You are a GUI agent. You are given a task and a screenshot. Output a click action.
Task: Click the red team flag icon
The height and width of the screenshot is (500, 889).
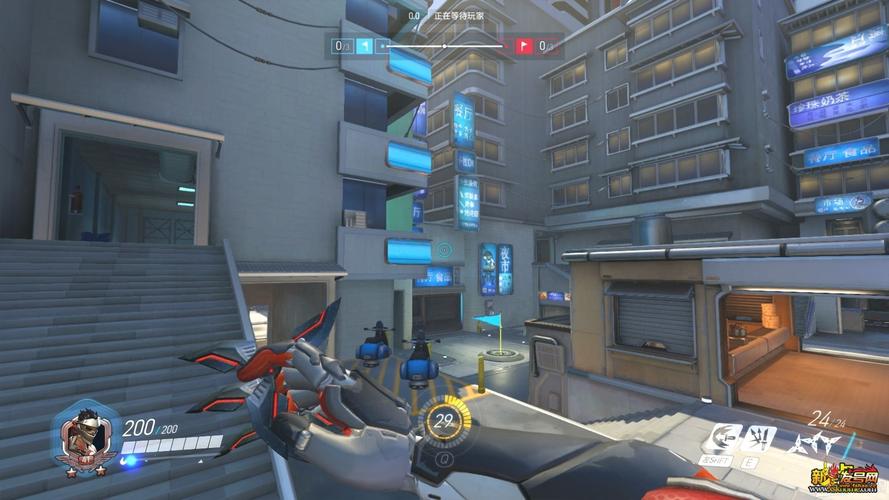523,46
